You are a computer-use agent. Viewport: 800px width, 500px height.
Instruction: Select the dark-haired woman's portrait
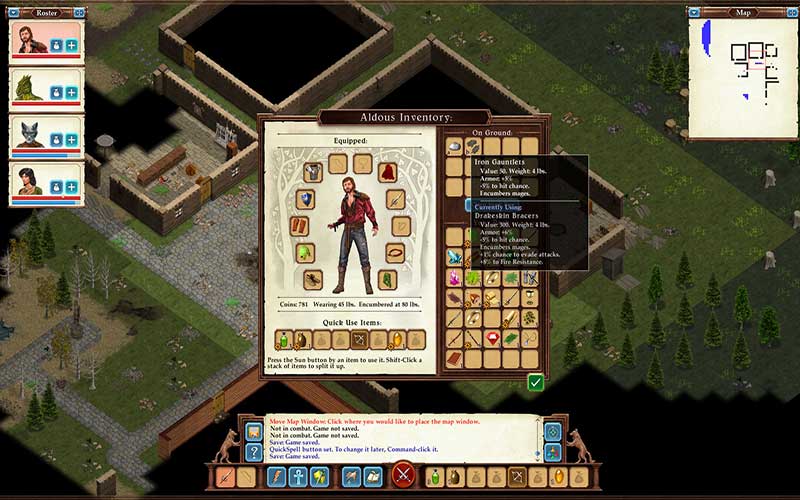tap(30, 184)
